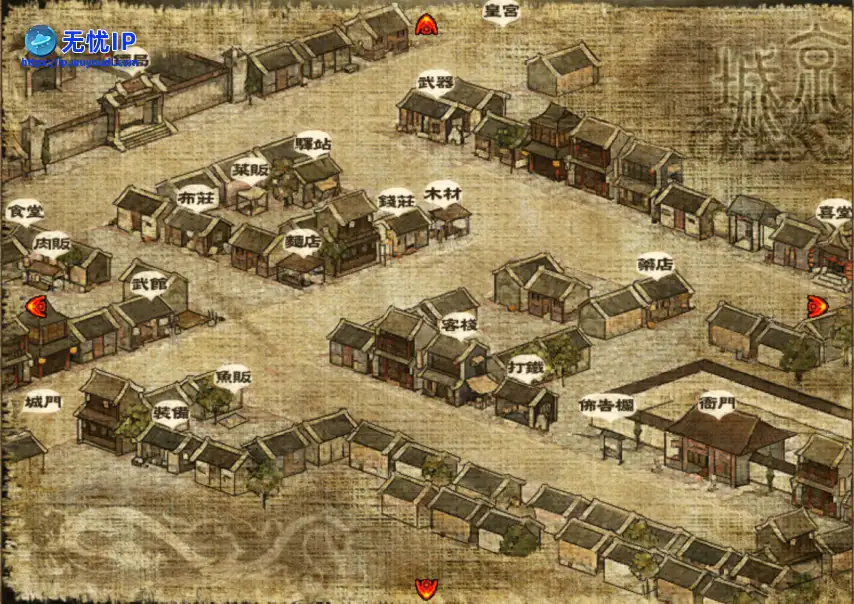Go to the 食堂 dining hall

(x=24, y=212)
